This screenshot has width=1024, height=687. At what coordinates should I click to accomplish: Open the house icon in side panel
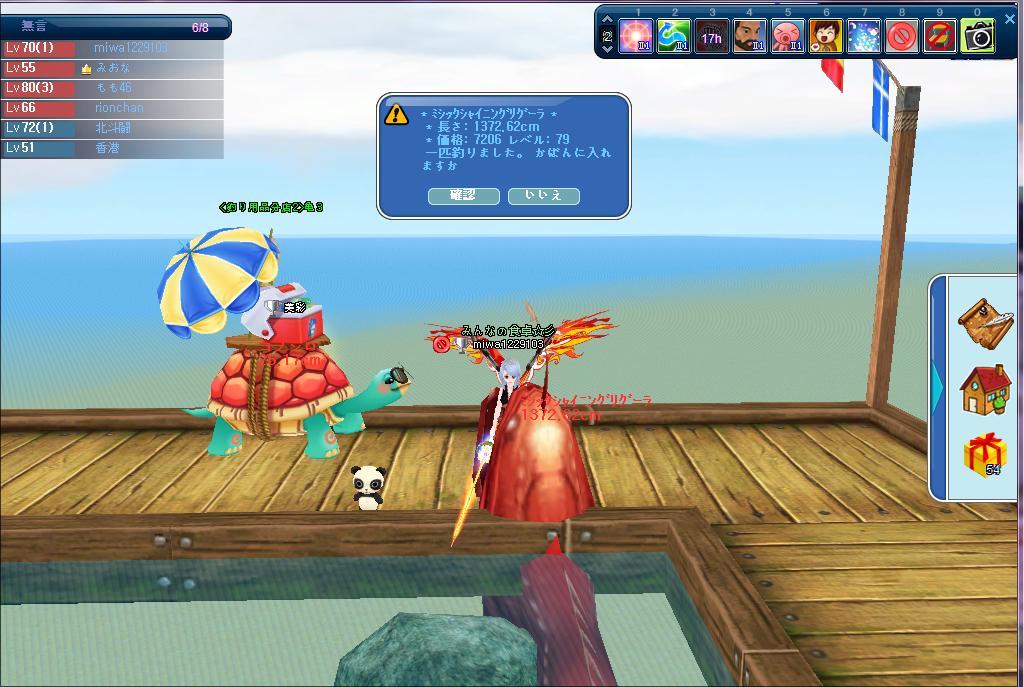point(984,389)
